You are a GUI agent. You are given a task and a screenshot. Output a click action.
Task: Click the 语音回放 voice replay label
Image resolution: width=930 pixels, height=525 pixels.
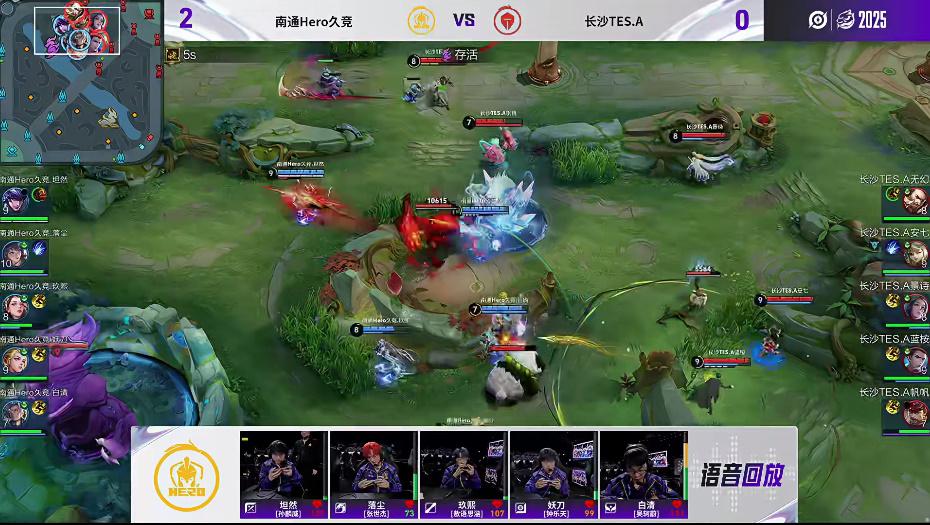click(x=742, y=473)
